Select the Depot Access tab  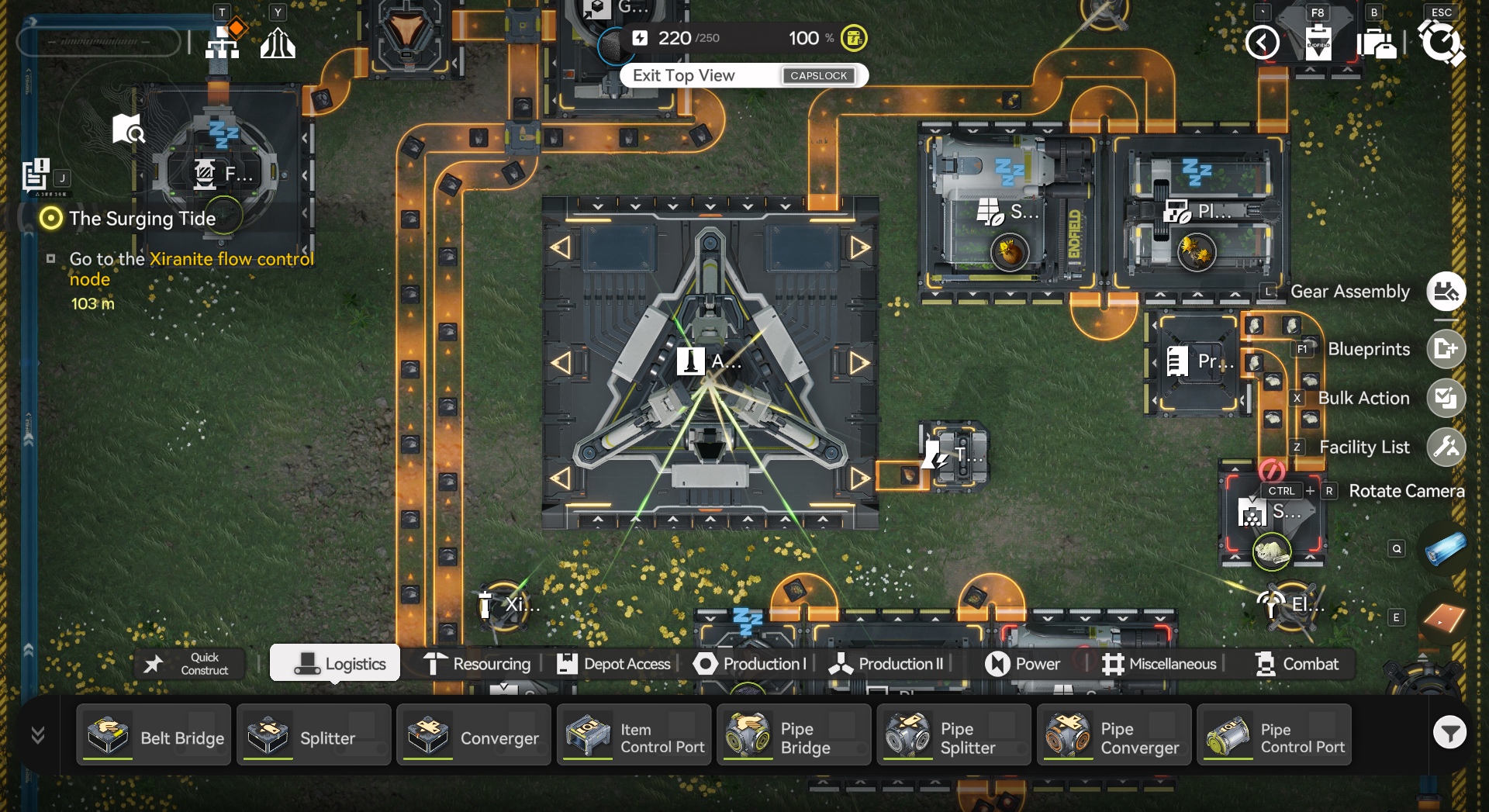coord(613,664)
